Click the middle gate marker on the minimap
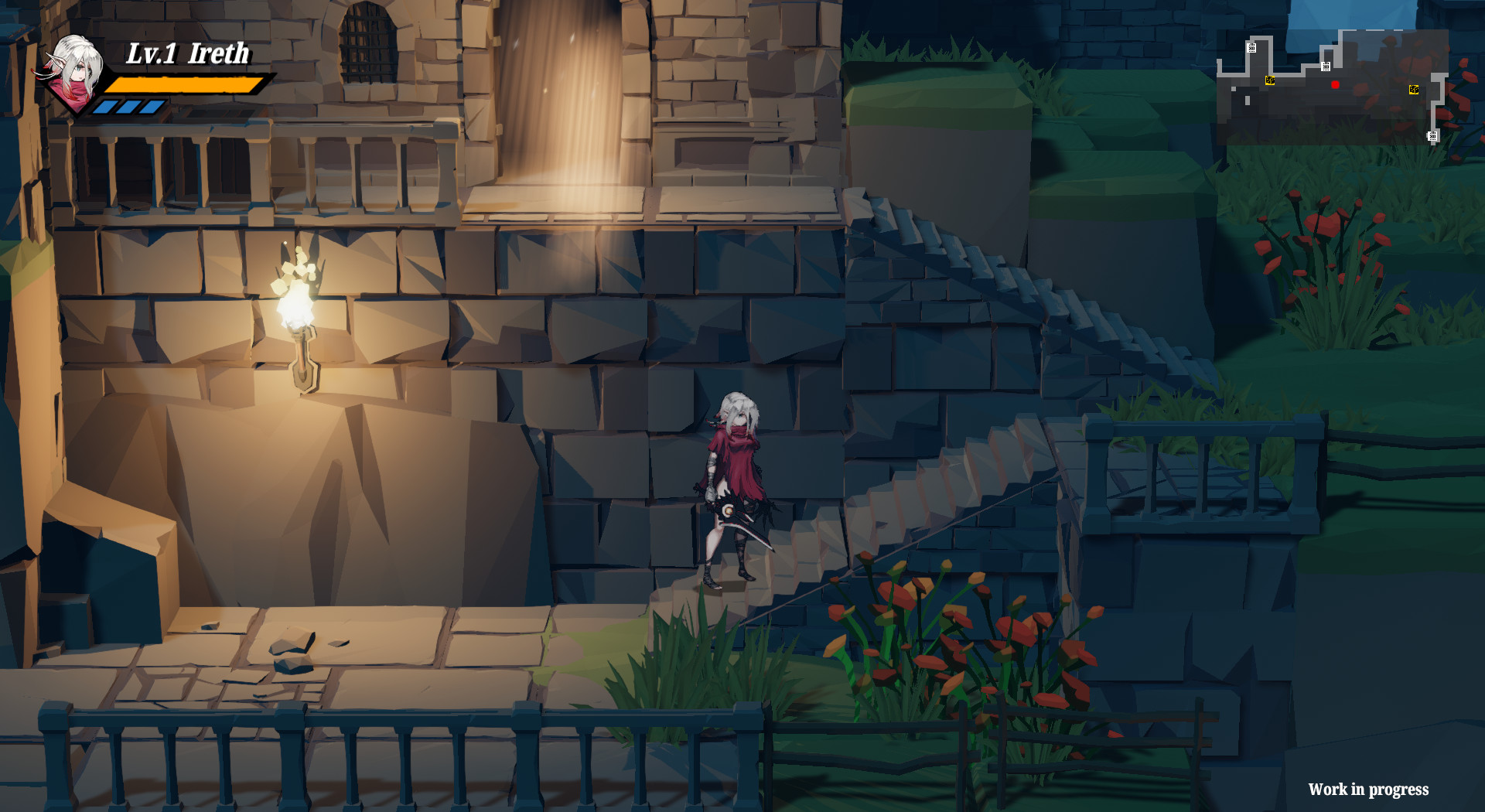 click(1326, 67)
